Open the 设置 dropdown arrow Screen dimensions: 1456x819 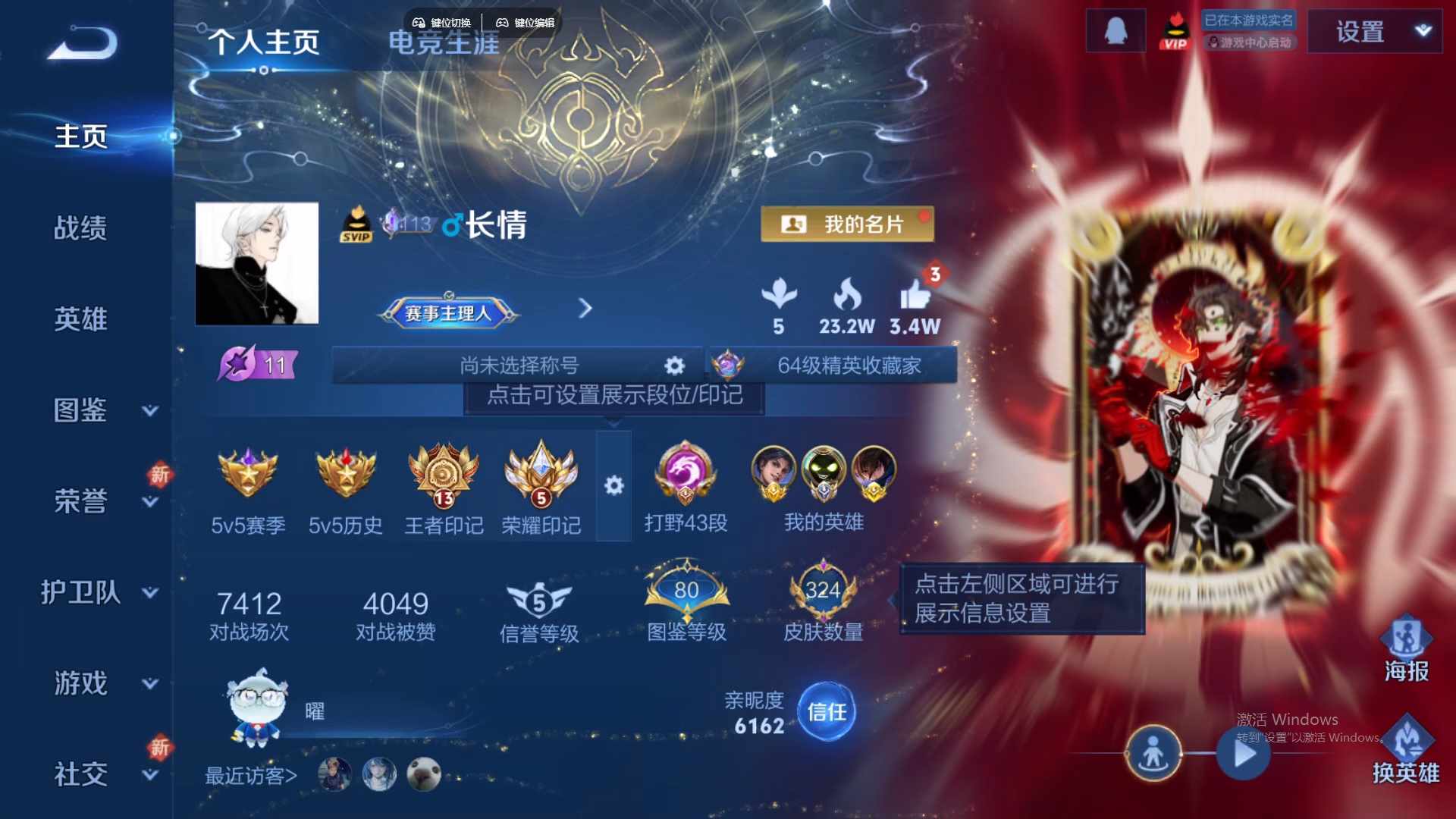click(1422, 32)
